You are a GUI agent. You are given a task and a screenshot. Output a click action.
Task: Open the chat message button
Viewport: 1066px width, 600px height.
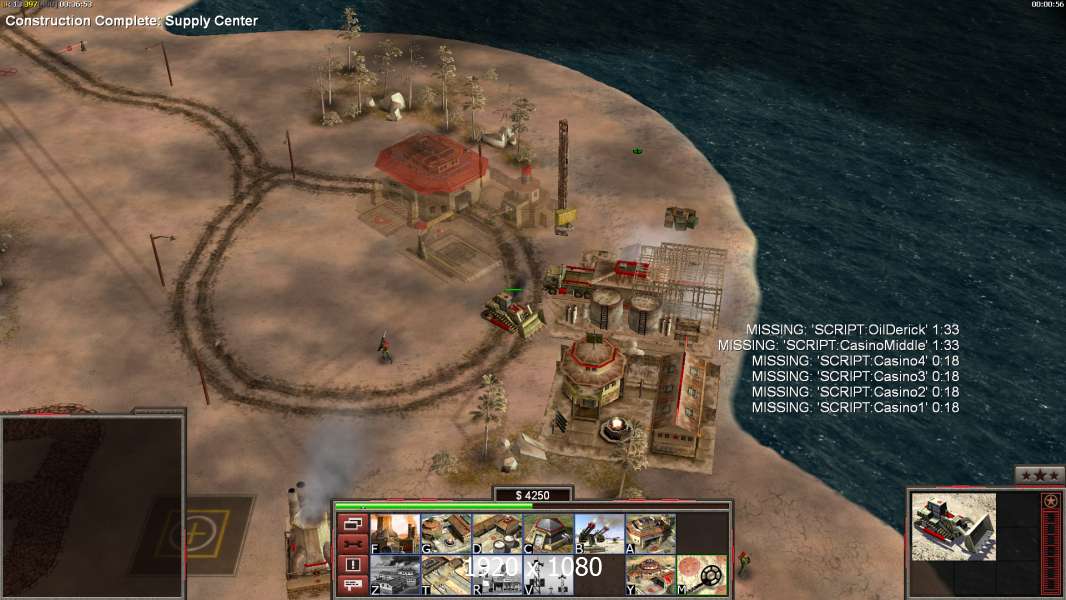coord(351,586)
